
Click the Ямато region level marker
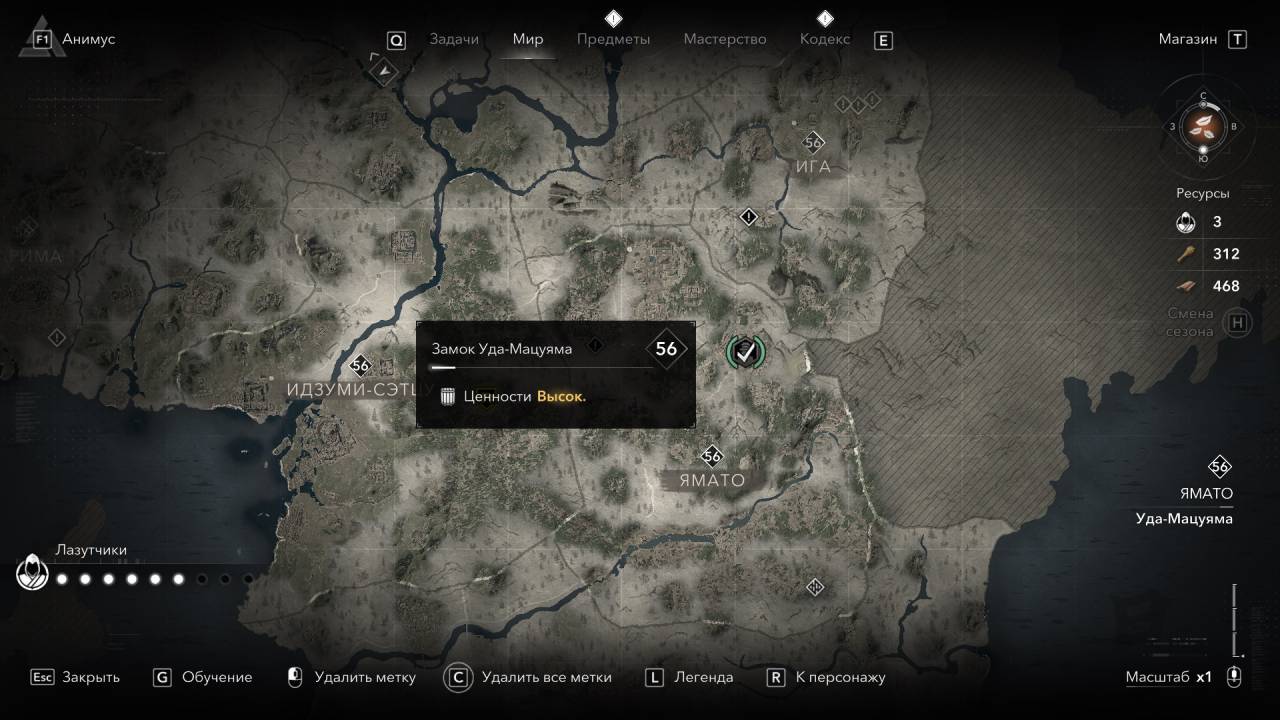[712, 456]
